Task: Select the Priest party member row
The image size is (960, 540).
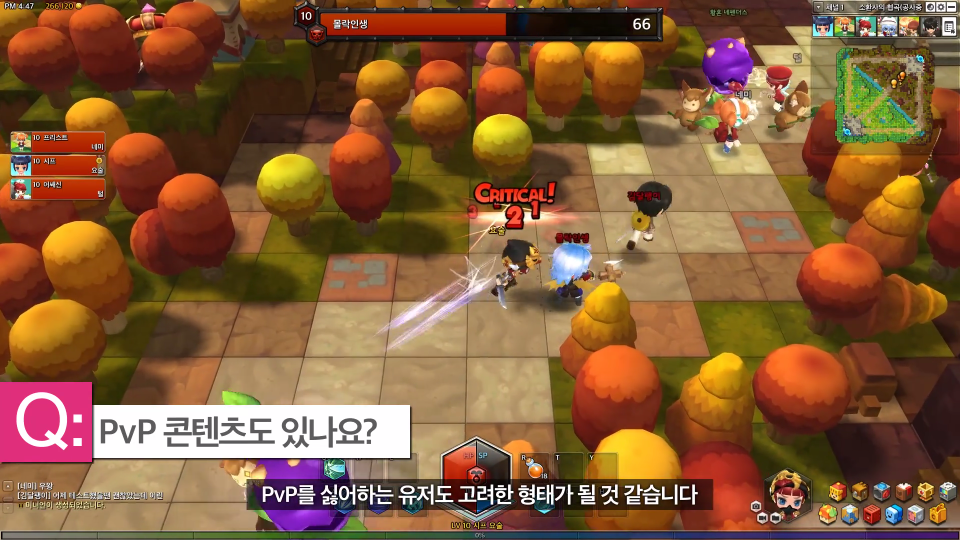Action: pyautogui.click(x=57, y=140)
